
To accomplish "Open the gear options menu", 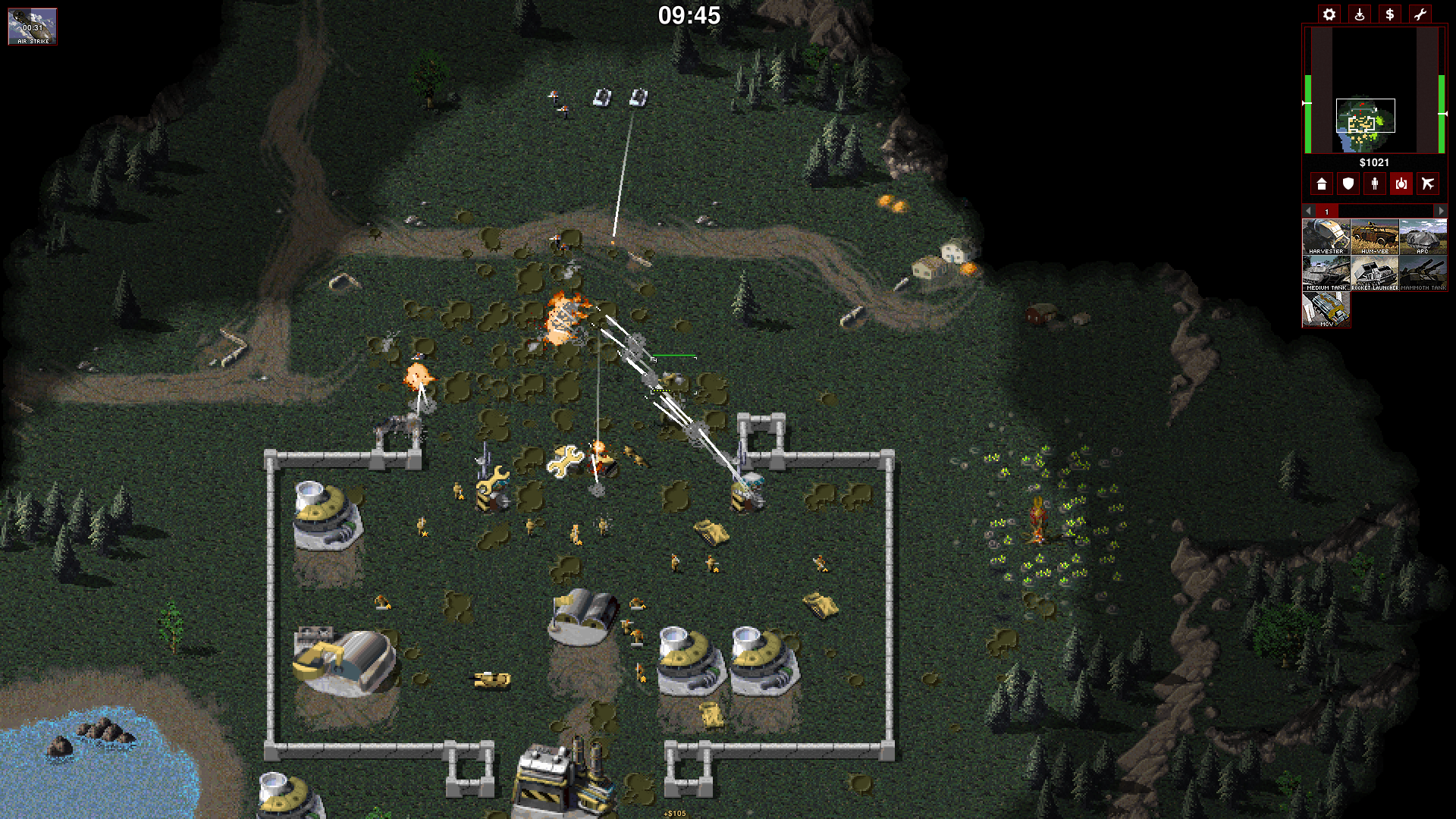I will coord(1329,14).
